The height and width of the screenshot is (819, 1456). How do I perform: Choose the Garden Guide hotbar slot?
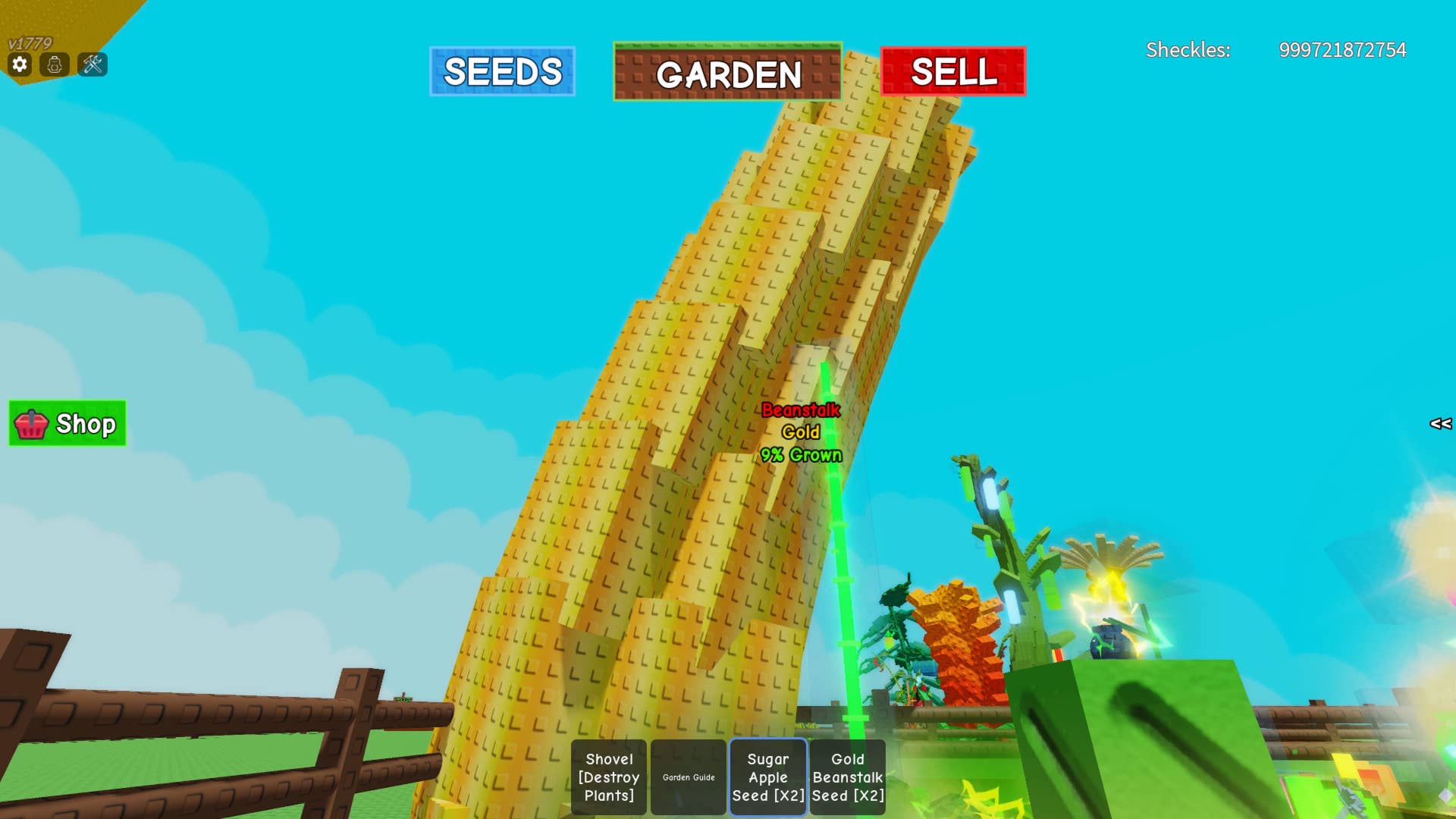point(689,777)
